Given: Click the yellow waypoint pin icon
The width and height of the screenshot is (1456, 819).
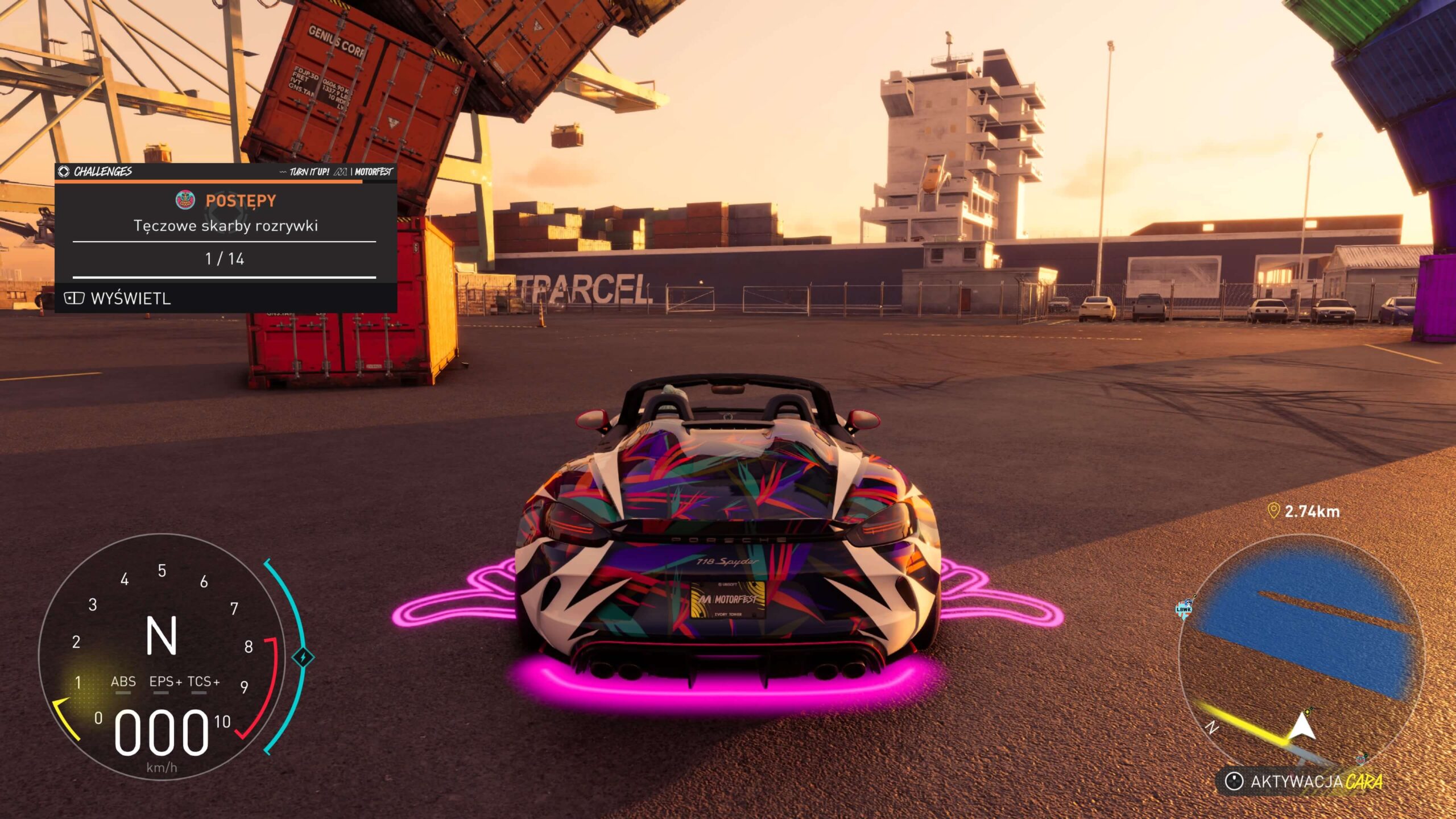Looking at the screenshot, I should (x=1273, y=511).
